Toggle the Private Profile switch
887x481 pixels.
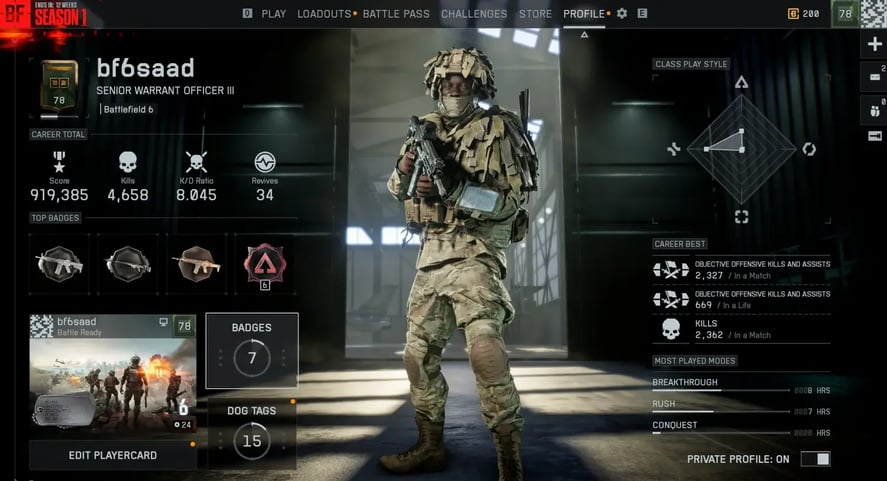click(815, 459)
